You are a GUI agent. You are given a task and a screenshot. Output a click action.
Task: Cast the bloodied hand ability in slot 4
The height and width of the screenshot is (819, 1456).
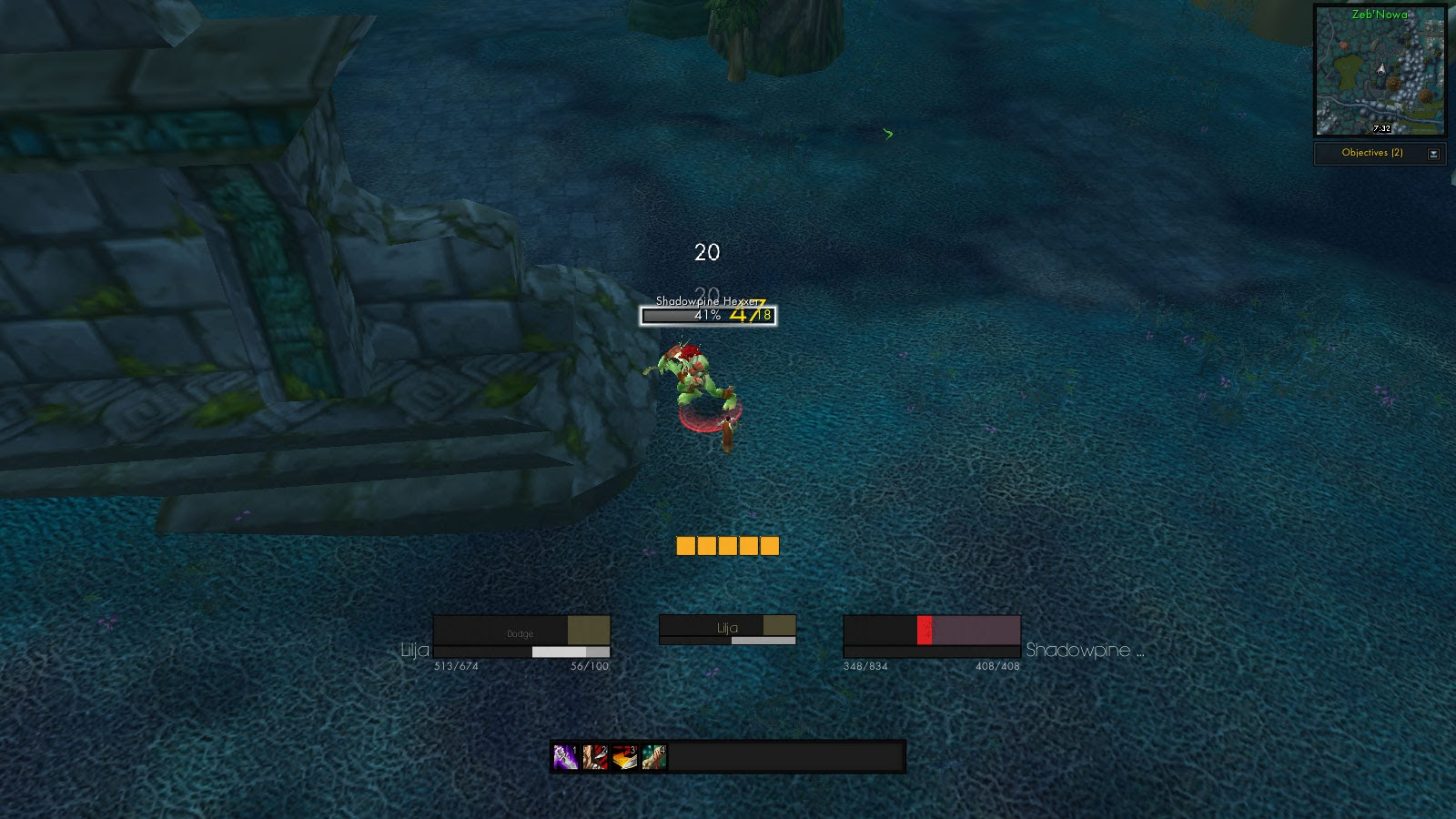653,758
